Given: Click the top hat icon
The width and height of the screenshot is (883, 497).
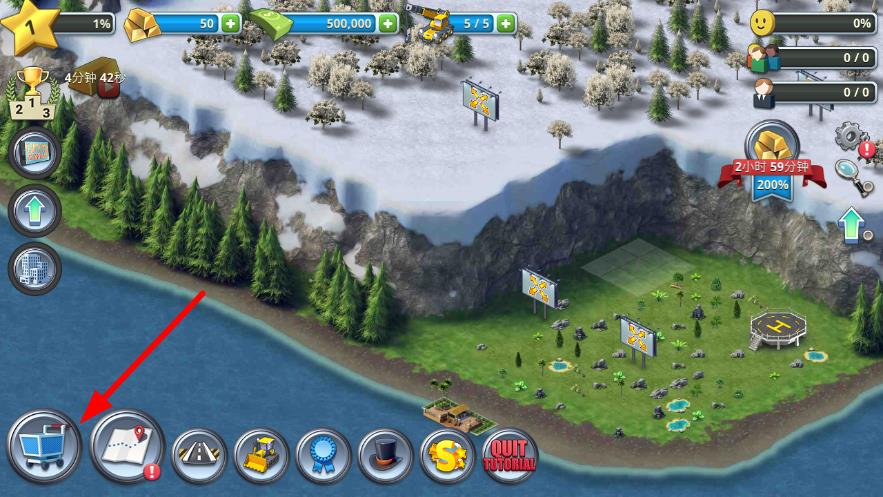Looking at the screenshot, I should click(385, 456).
